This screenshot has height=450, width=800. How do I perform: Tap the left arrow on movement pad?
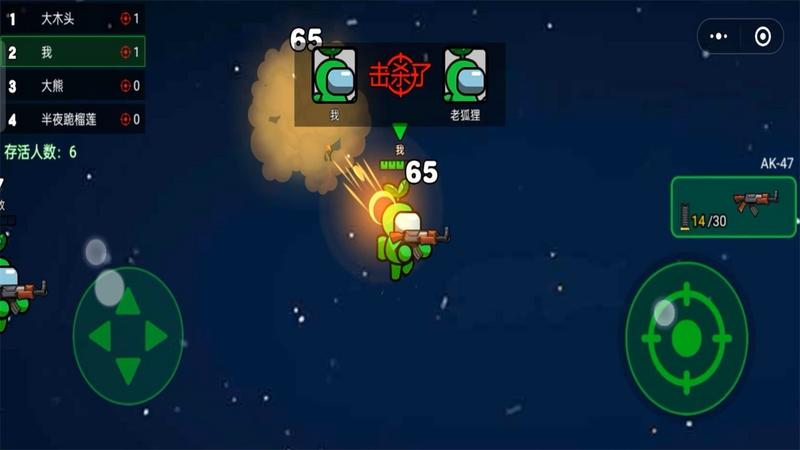point(99,336)
